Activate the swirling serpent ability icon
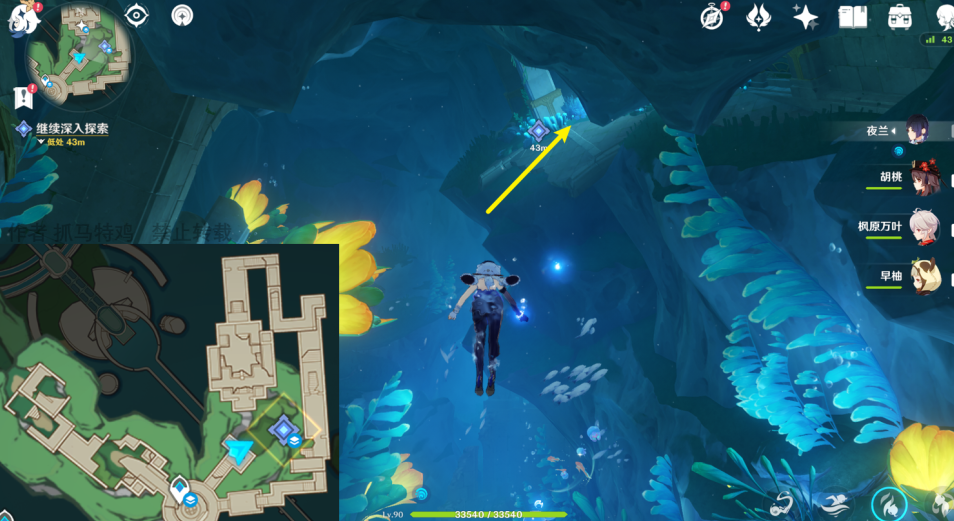Viewport: 954px width, 521px height. click(783, 505)
